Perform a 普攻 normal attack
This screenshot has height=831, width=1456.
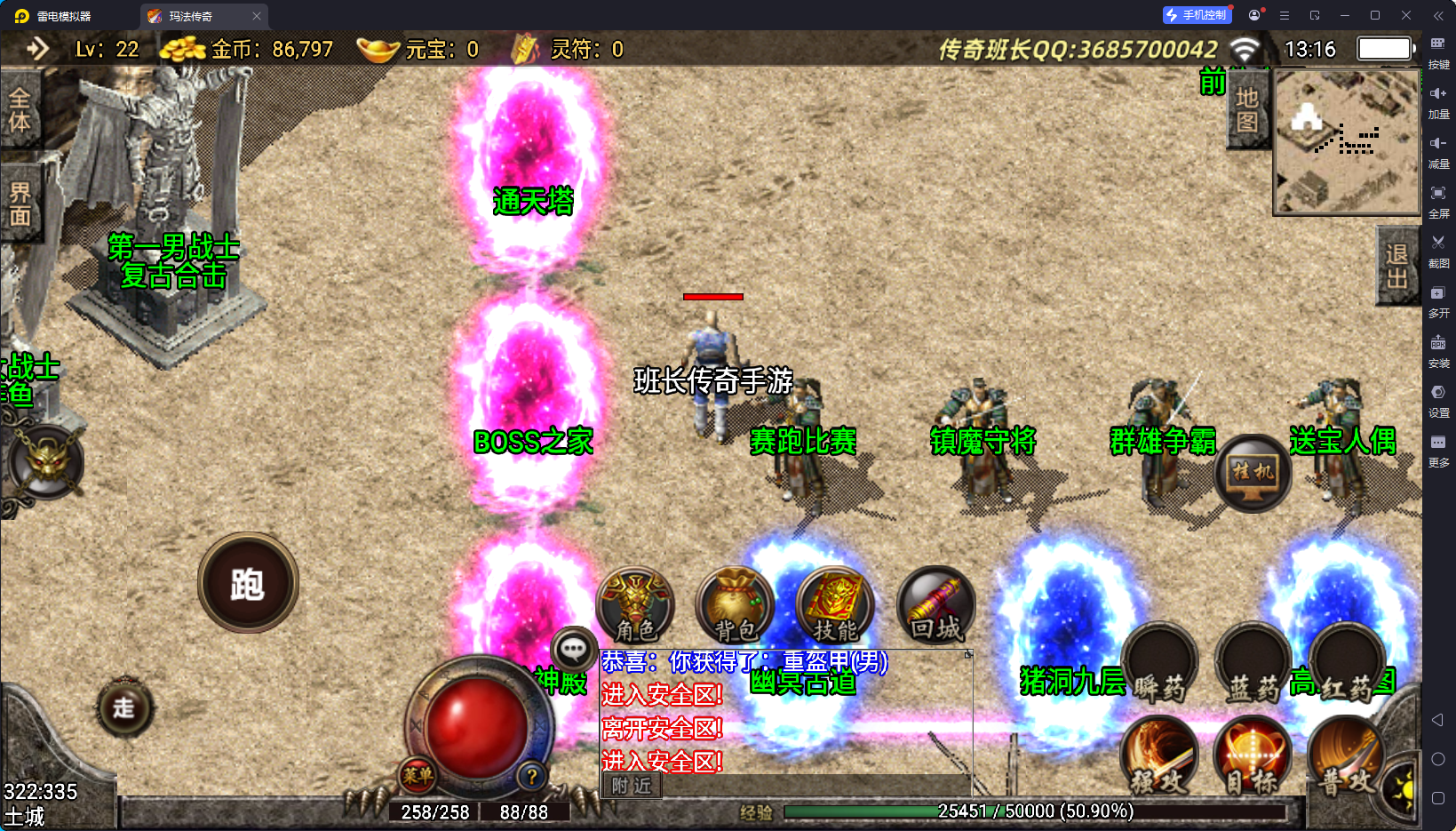click(1345, 757)
